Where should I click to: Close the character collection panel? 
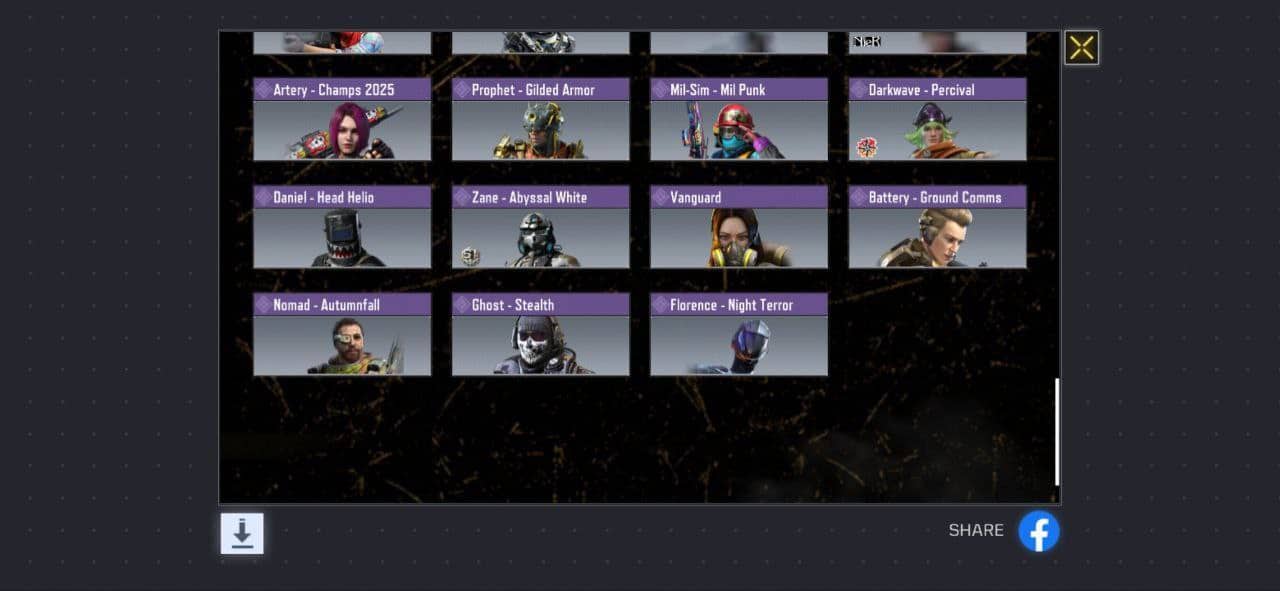tap(1081, 48)
